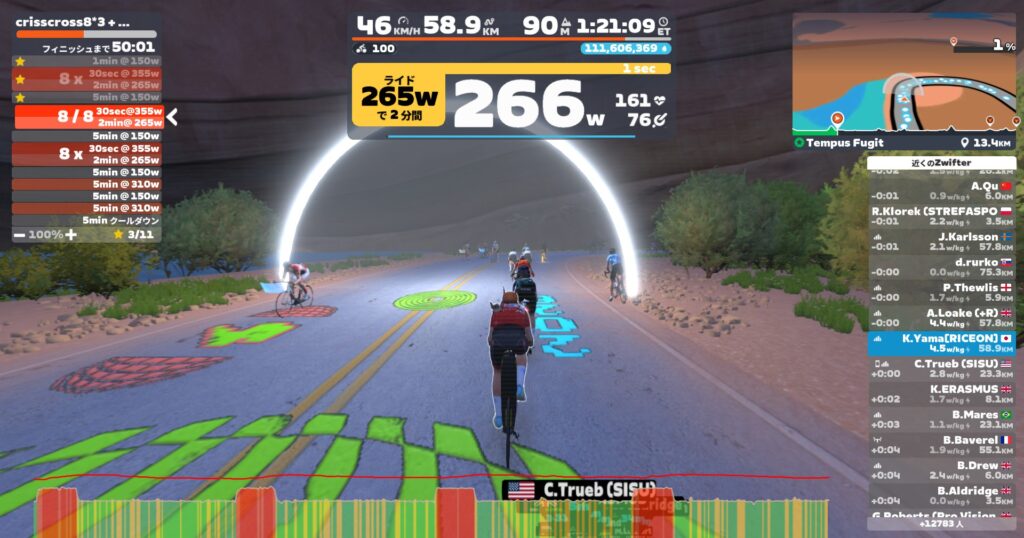The image size is (1024, 538).
Task: View rider P.Thewlis
Action: coord(941,293)
